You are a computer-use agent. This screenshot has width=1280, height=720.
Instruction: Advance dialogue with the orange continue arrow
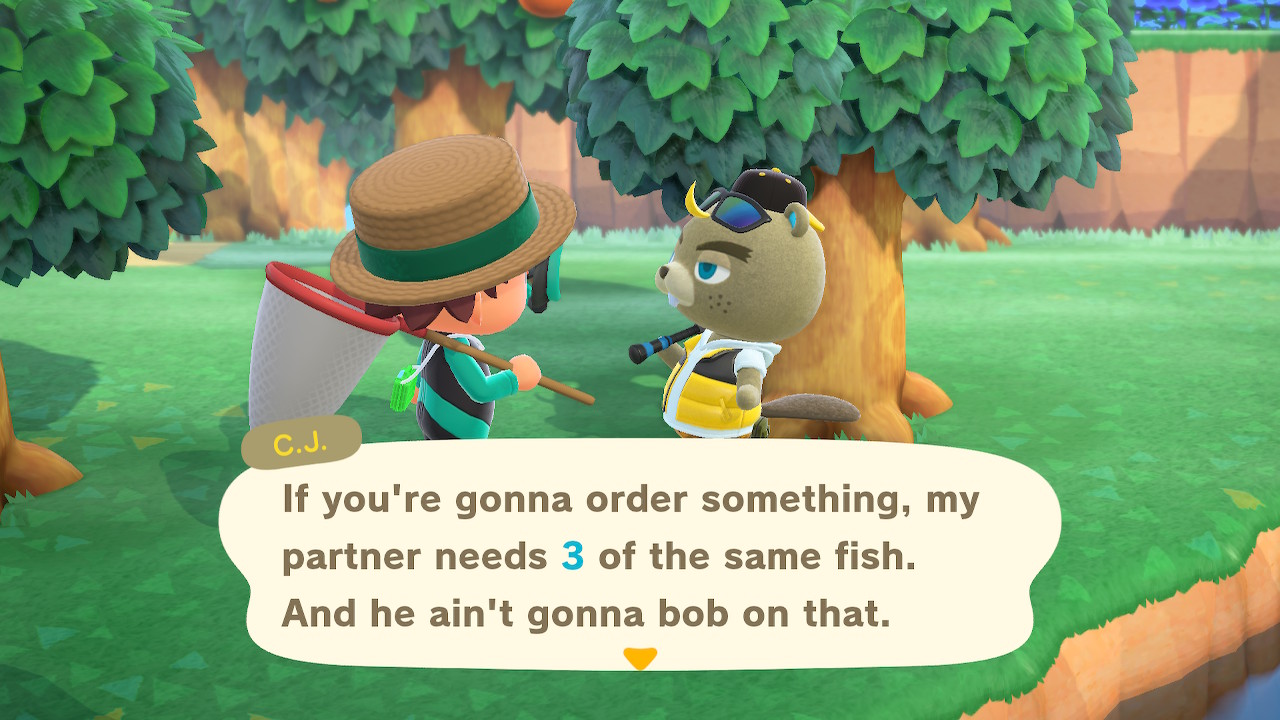click(x=640, y=658)
